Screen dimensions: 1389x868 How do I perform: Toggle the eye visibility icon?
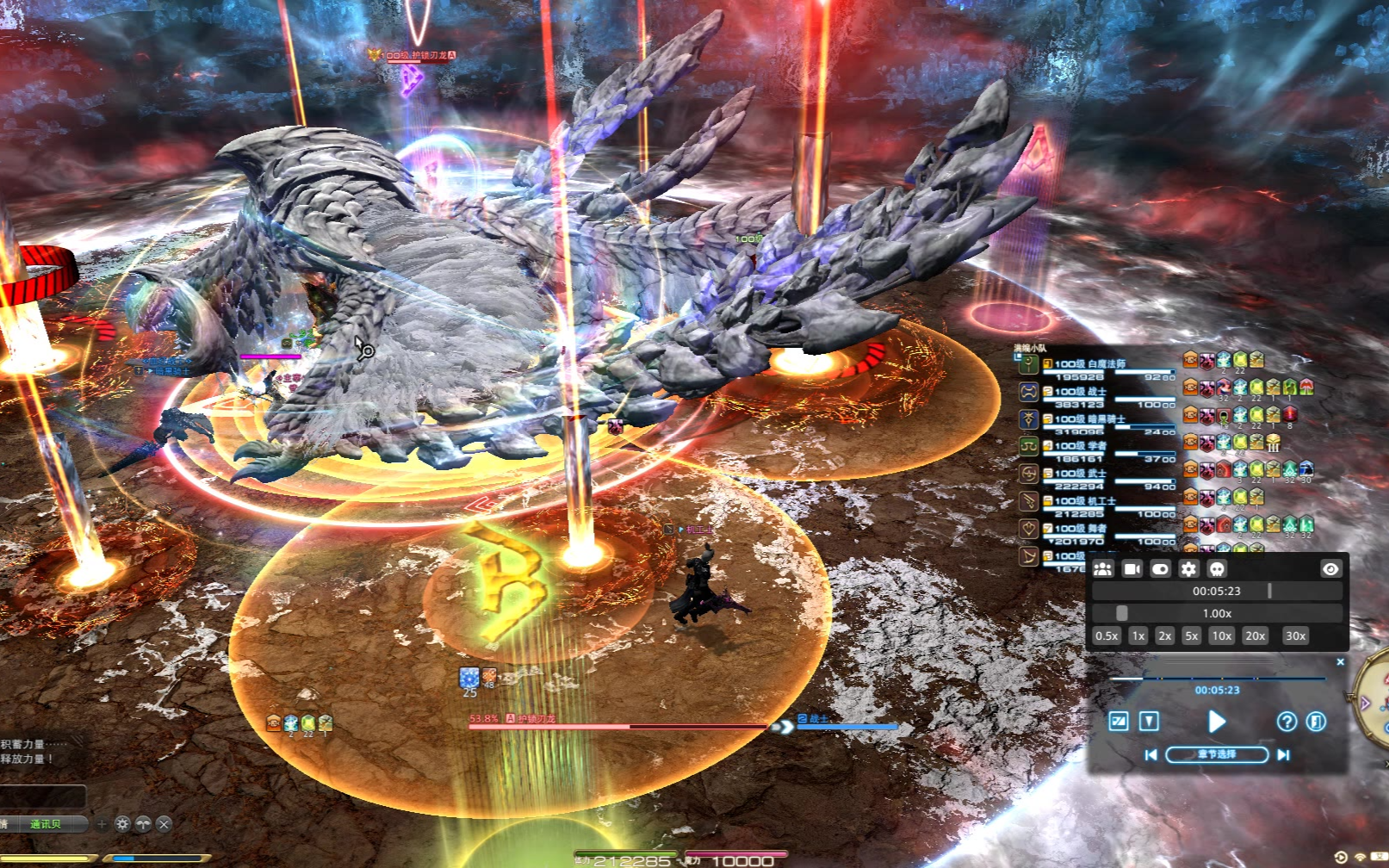pyautogui.click(x=1330, y=568)
